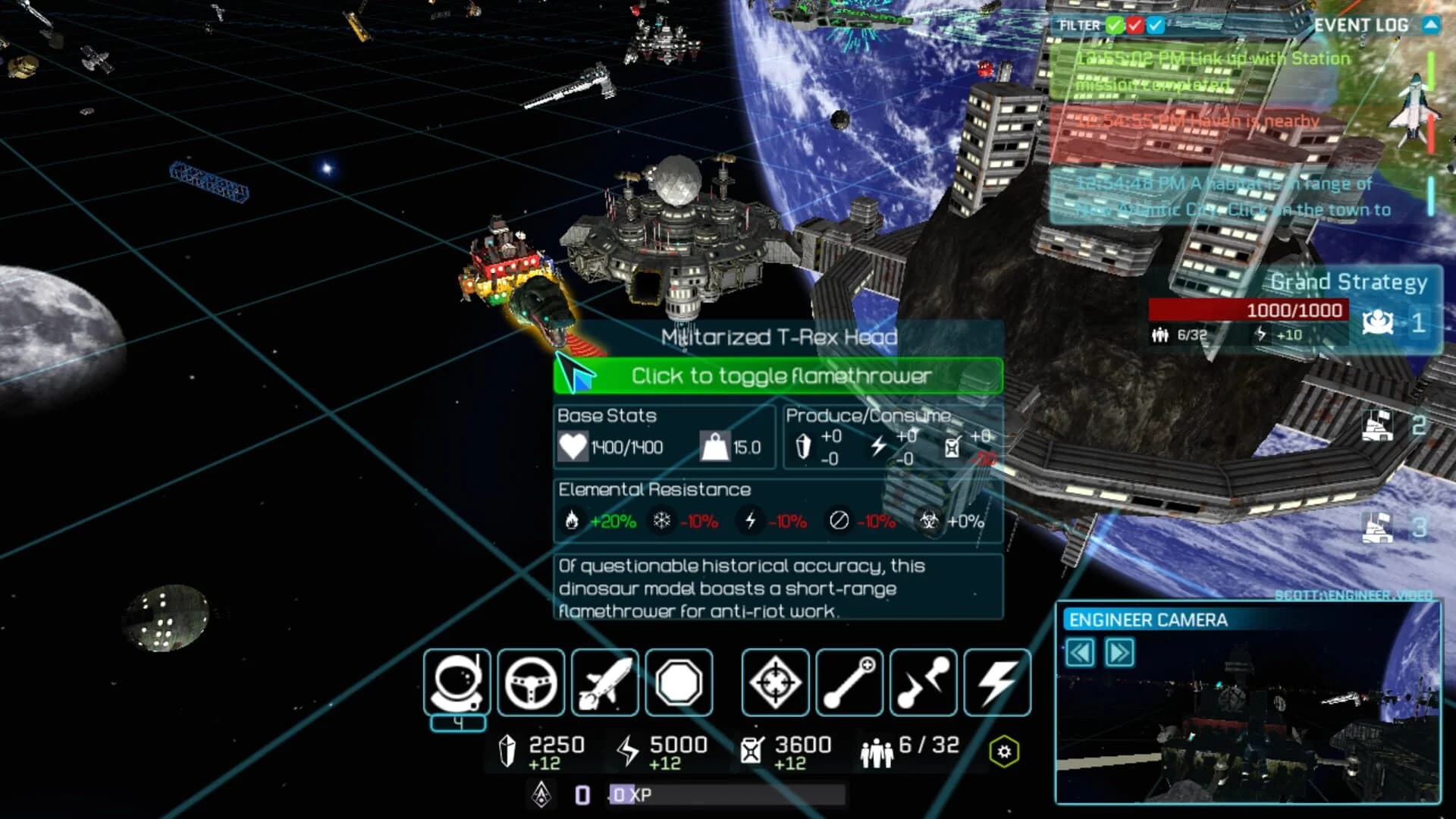Toggle the red filter checkmark
The height and width of the screenshot is (819, 1456).
pos(1135,25)
